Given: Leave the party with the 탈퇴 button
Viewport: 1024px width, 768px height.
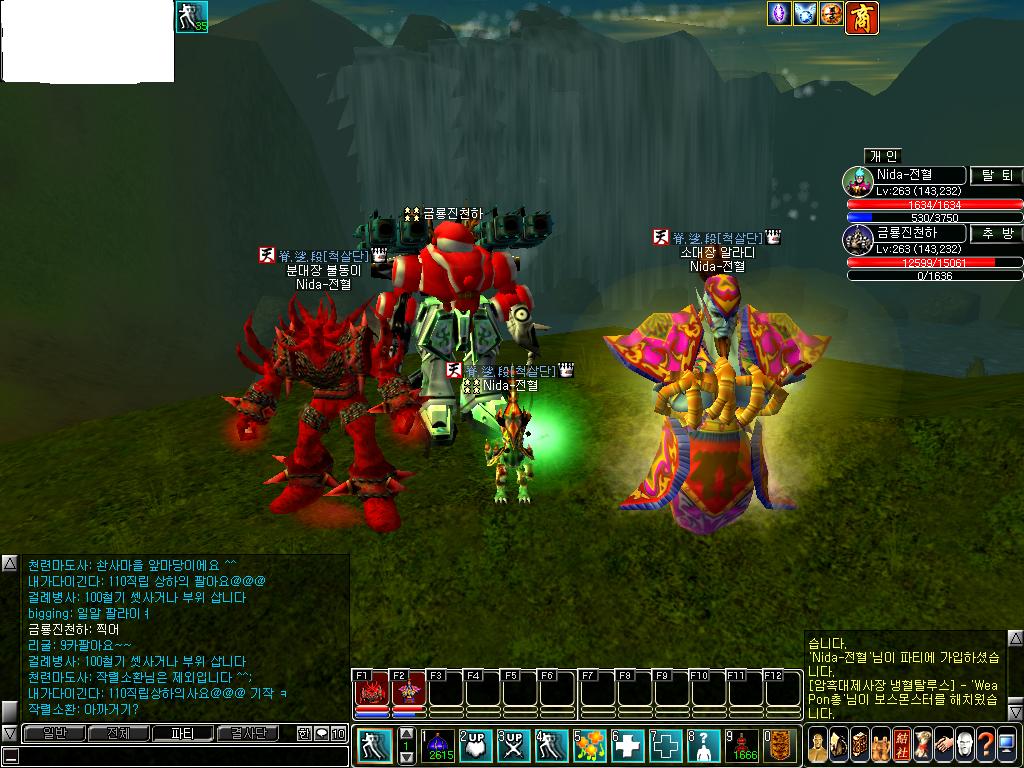Looking at the screenshot, I should tap(996, 175).
